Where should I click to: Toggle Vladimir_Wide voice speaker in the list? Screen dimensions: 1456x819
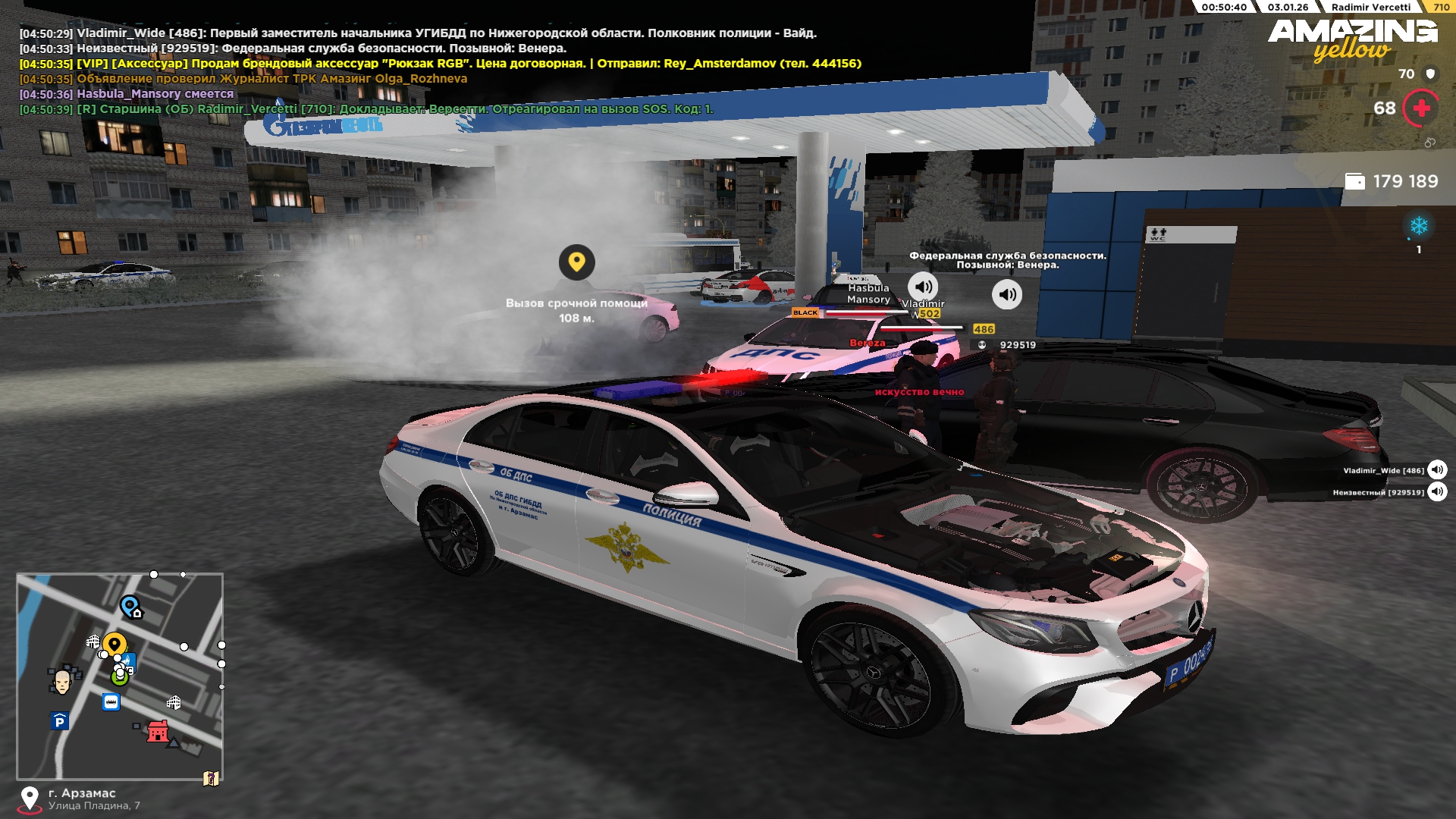(1437, 470)
